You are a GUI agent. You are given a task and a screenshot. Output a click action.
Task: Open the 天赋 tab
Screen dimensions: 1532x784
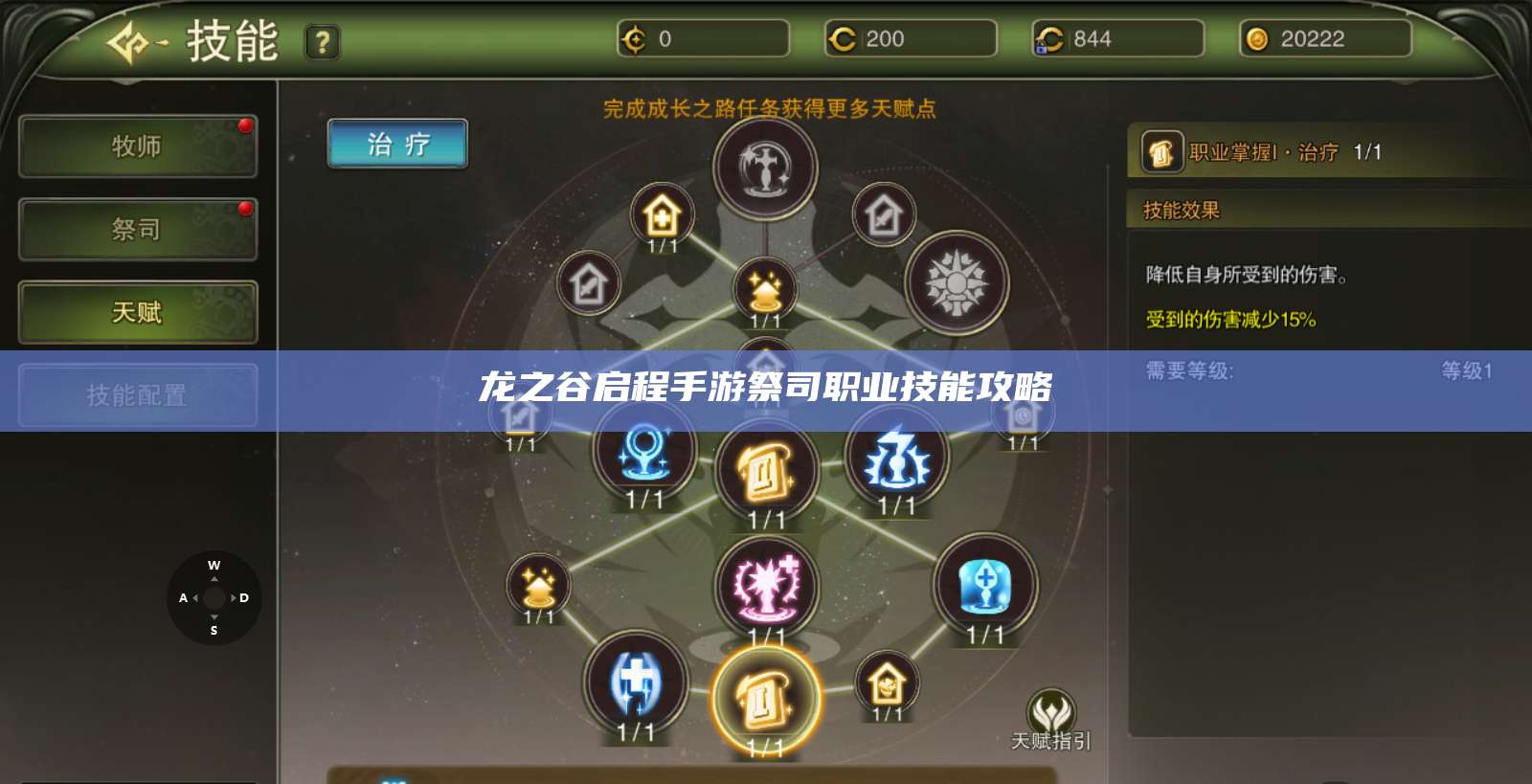click(x=137, y=313)
